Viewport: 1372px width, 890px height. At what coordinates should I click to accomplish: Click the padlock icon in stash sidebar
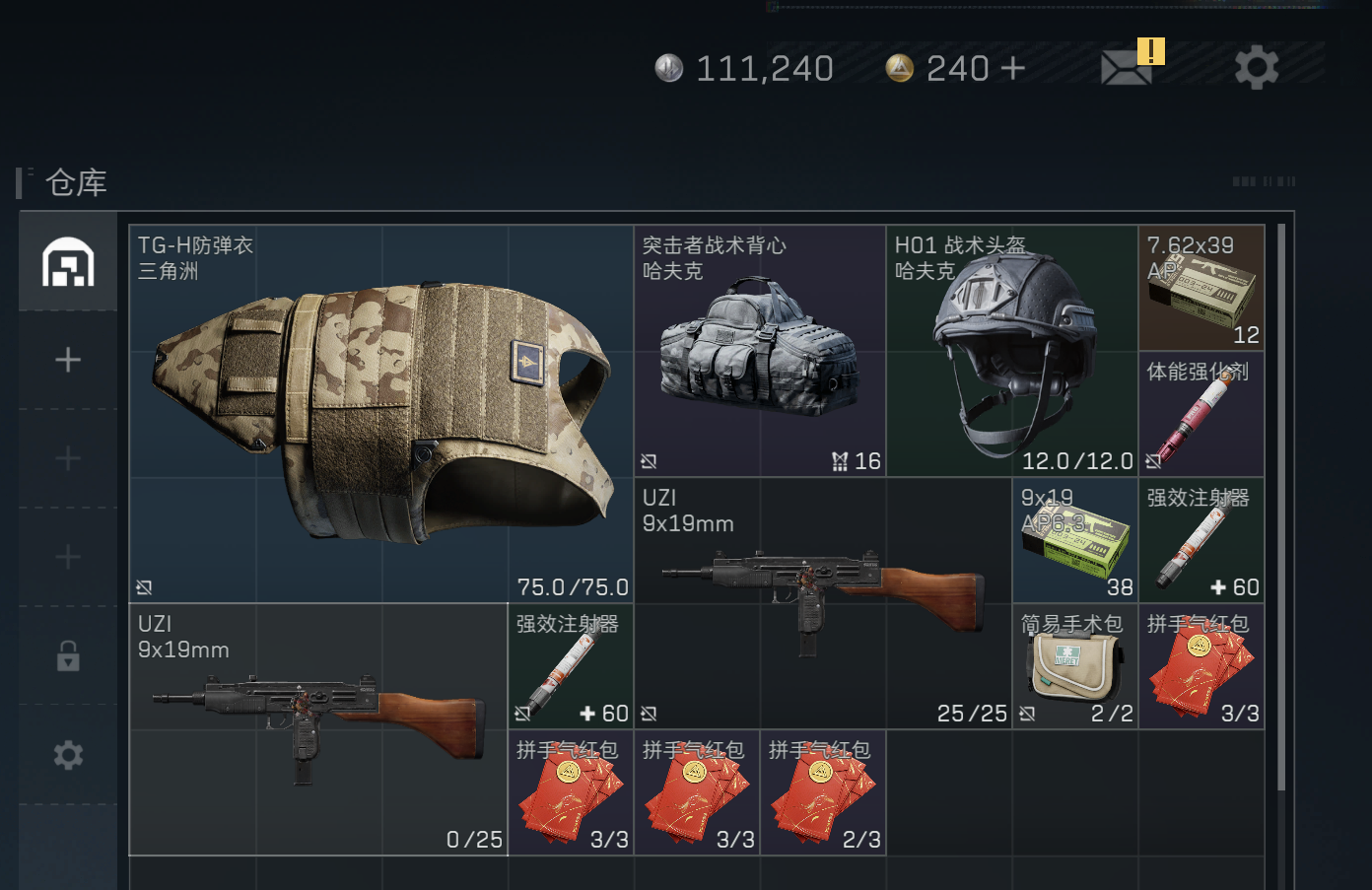coord(68,655)
